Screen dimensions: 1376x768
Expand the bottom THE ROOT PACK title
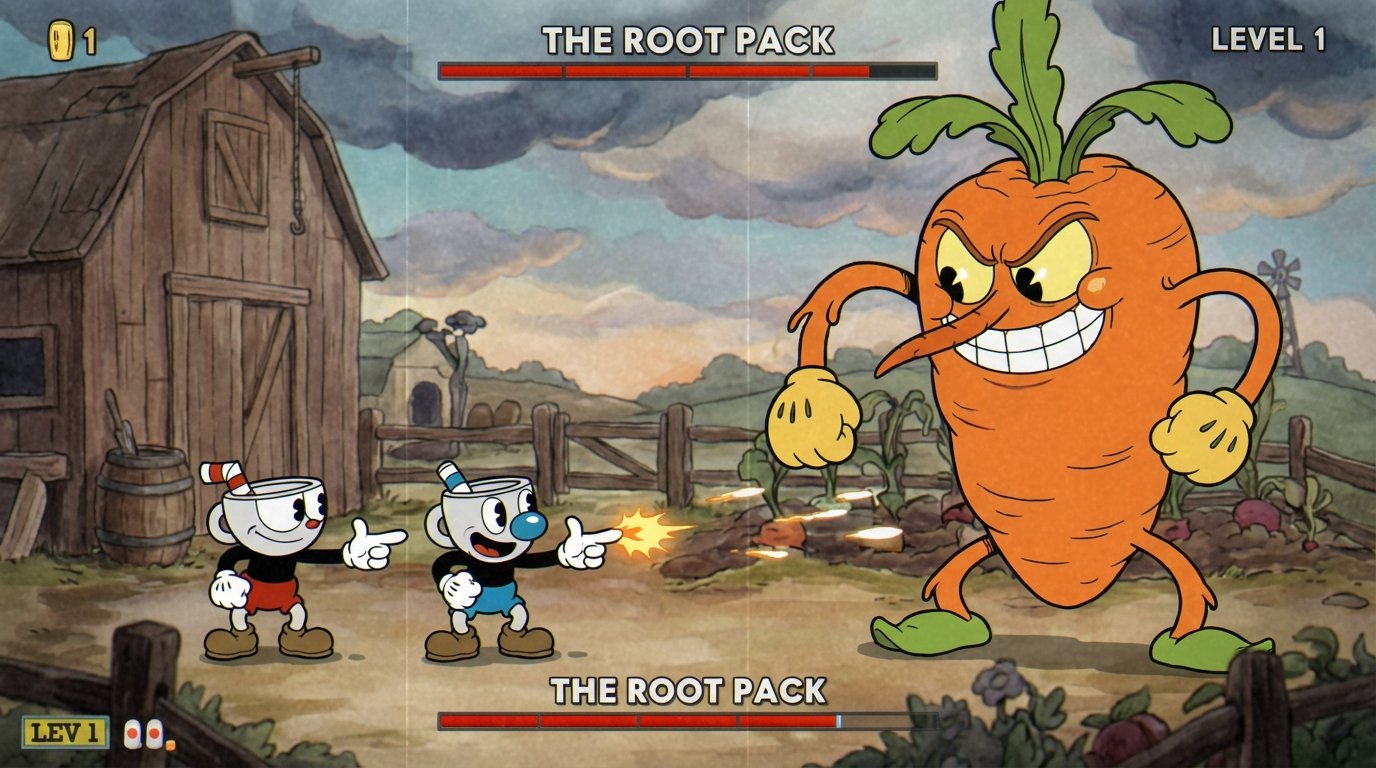687,691
